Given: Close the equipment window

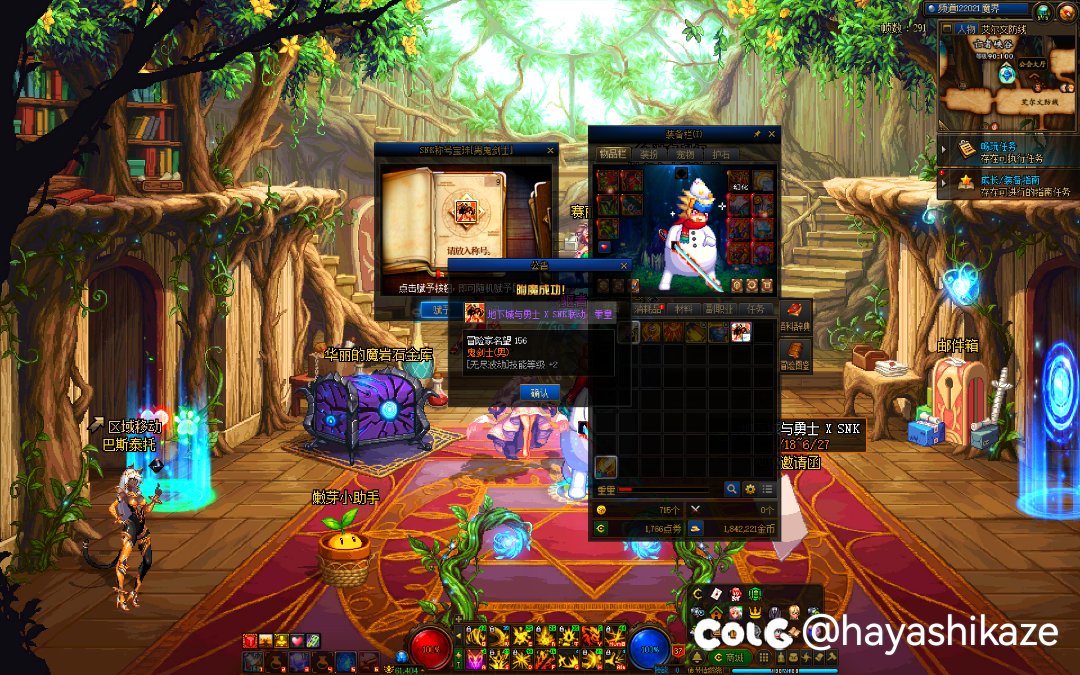Looking at the screenshot, I should click(773, 134).
